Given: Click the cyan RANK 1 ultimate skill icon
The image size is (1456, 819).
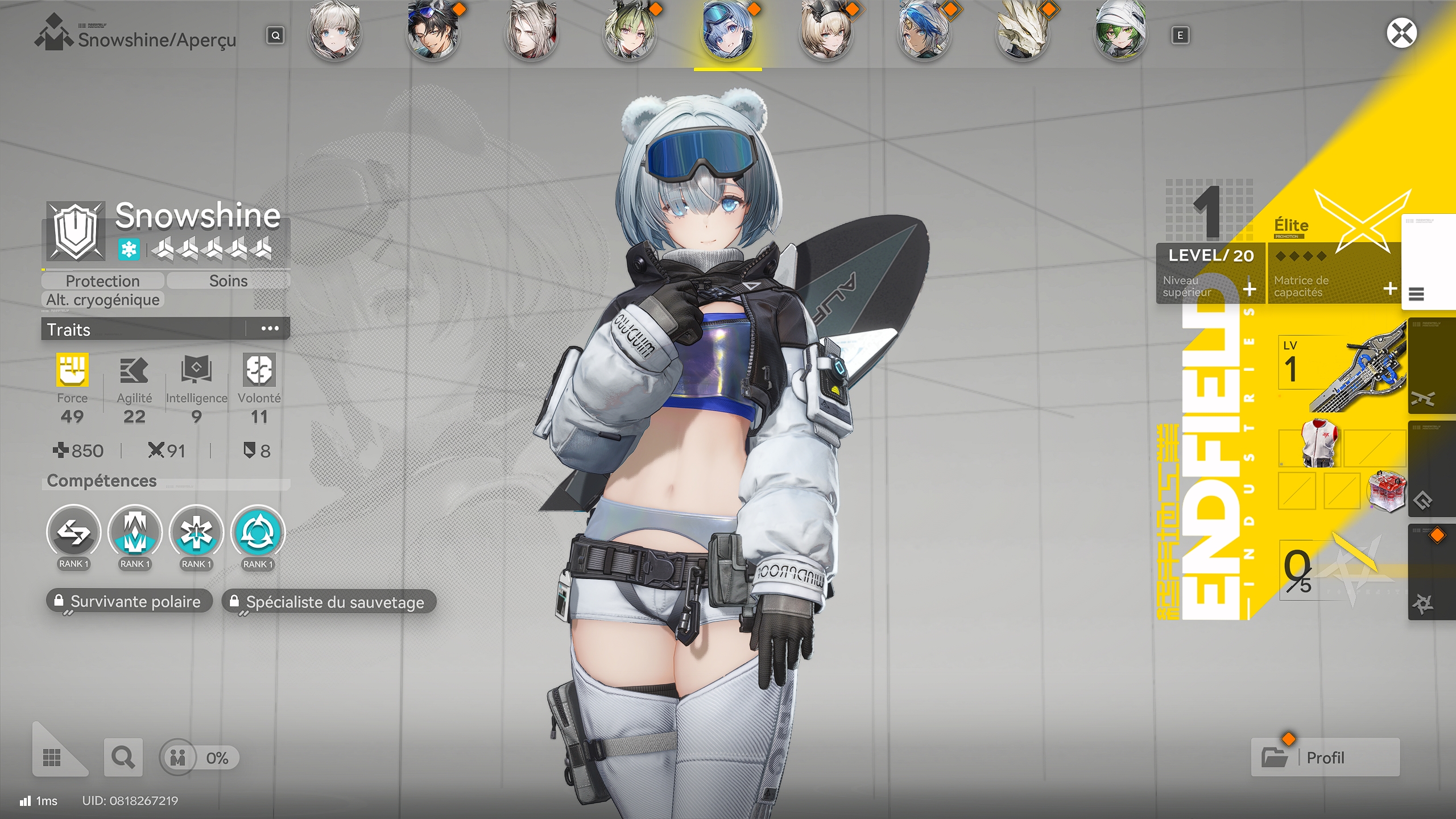Looking at the screenshot, I should pos(258,533).
